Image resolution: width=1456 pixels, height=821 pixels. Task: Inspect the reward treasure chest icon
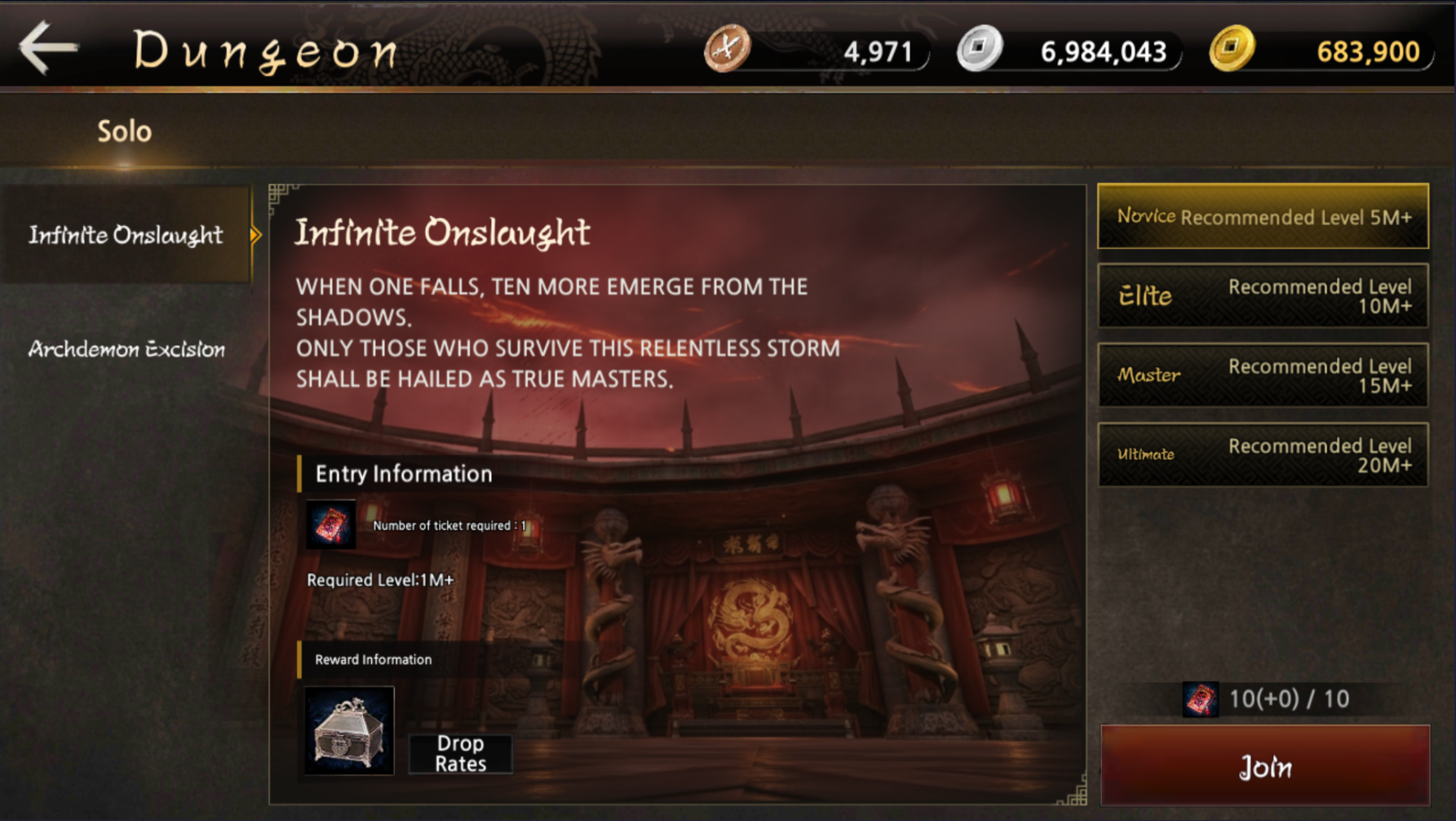(x=349, y=730)
